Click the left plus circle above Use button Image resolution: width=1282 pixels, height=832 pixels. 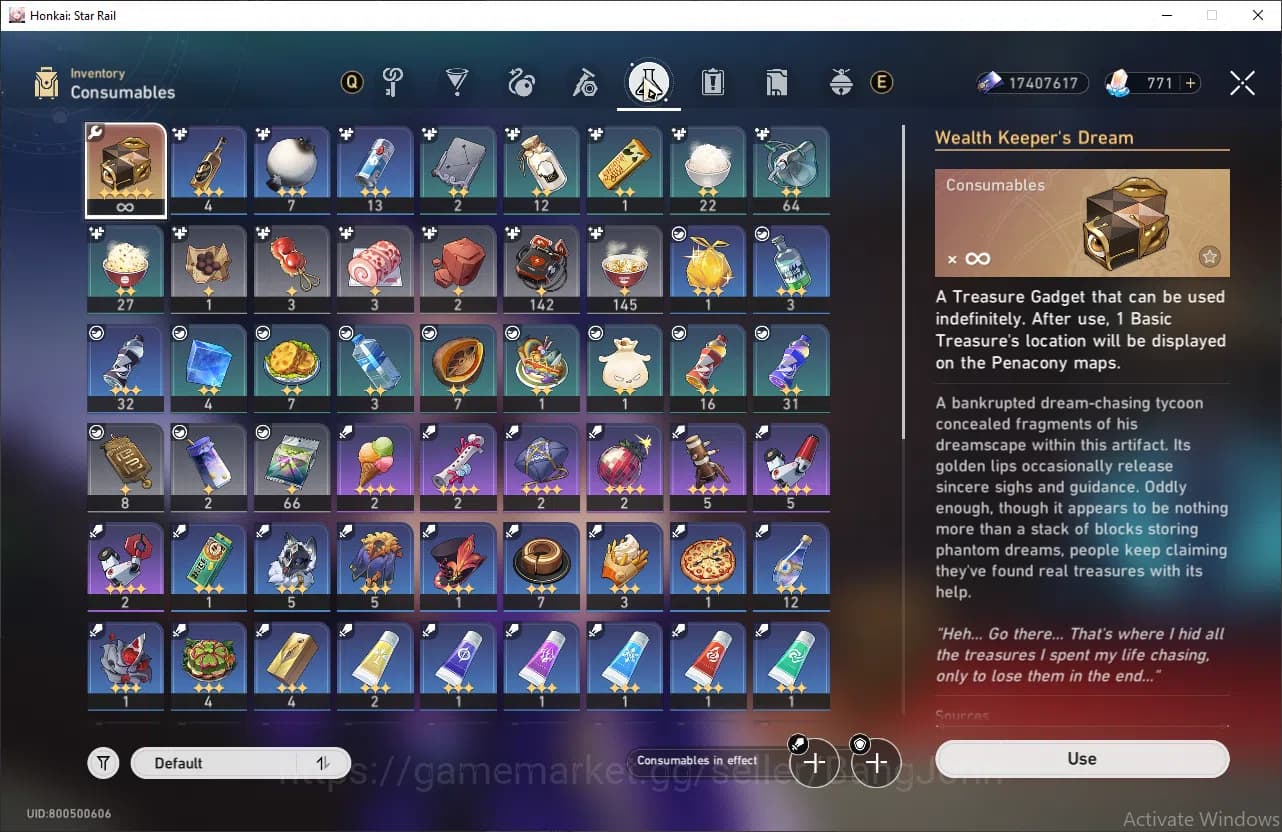[x=815, y=762]
